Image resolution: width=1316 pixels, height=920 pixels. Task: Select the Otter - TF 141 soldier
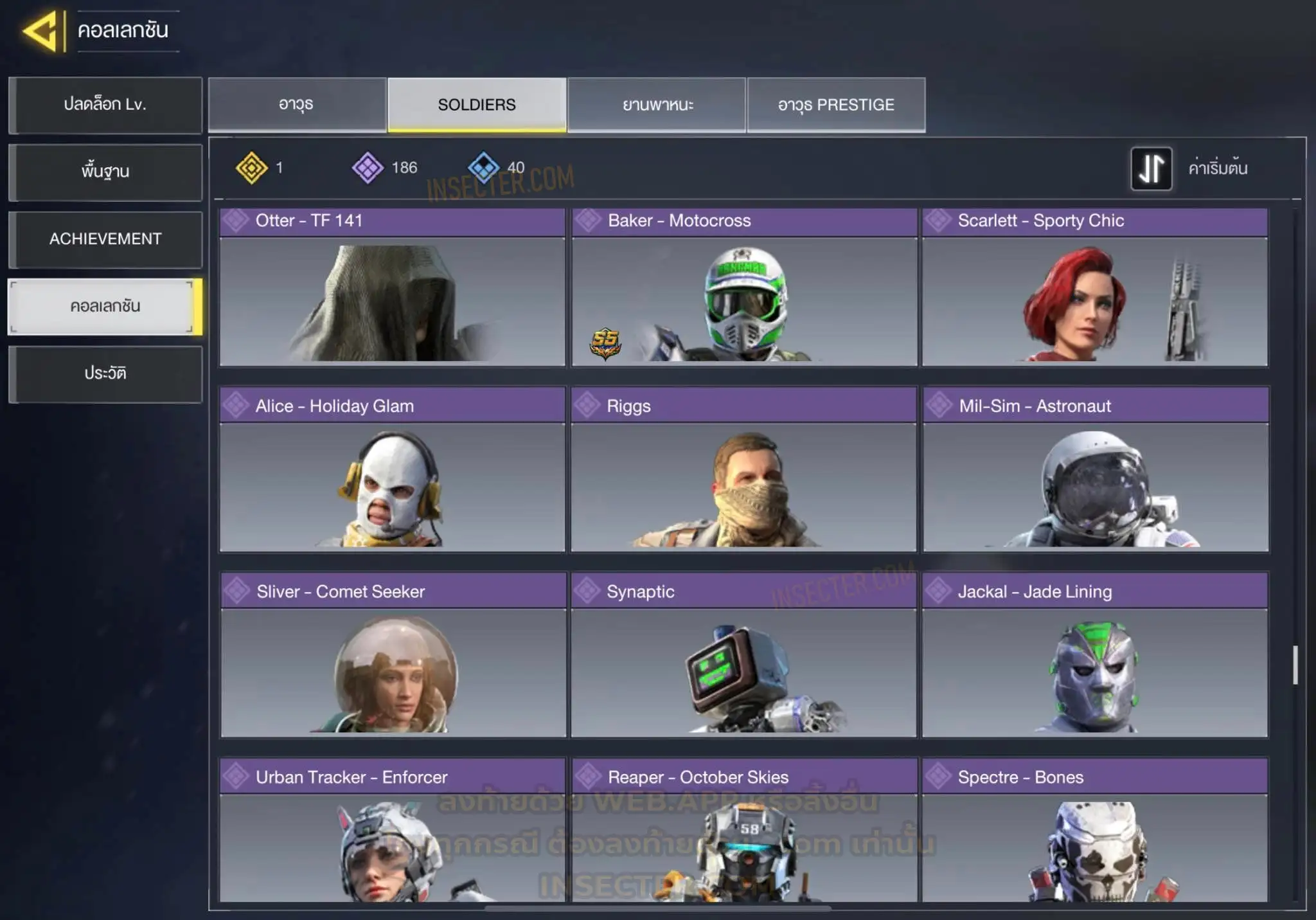click(392, 287)
